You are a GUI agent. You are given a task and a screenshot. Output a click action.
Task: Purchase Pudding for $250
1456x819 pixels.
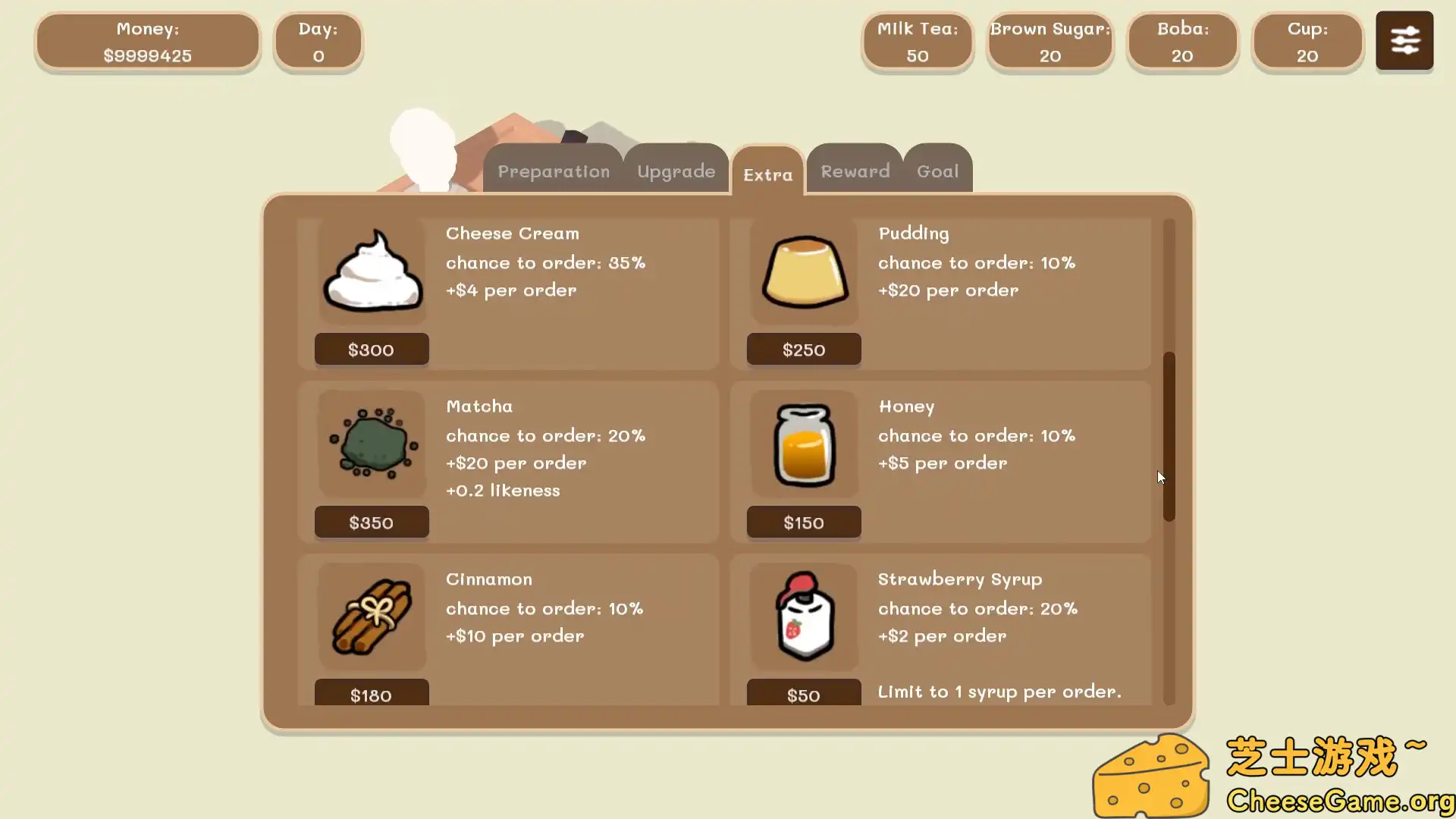(x=803, y=349)
